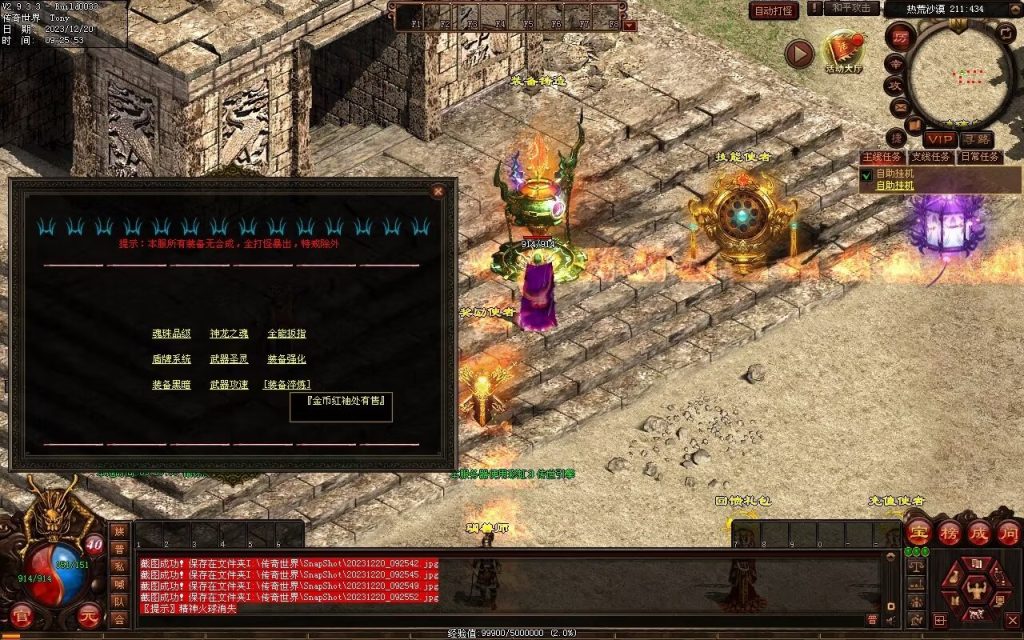Open the 装备强化 link

tap(286, 359)
